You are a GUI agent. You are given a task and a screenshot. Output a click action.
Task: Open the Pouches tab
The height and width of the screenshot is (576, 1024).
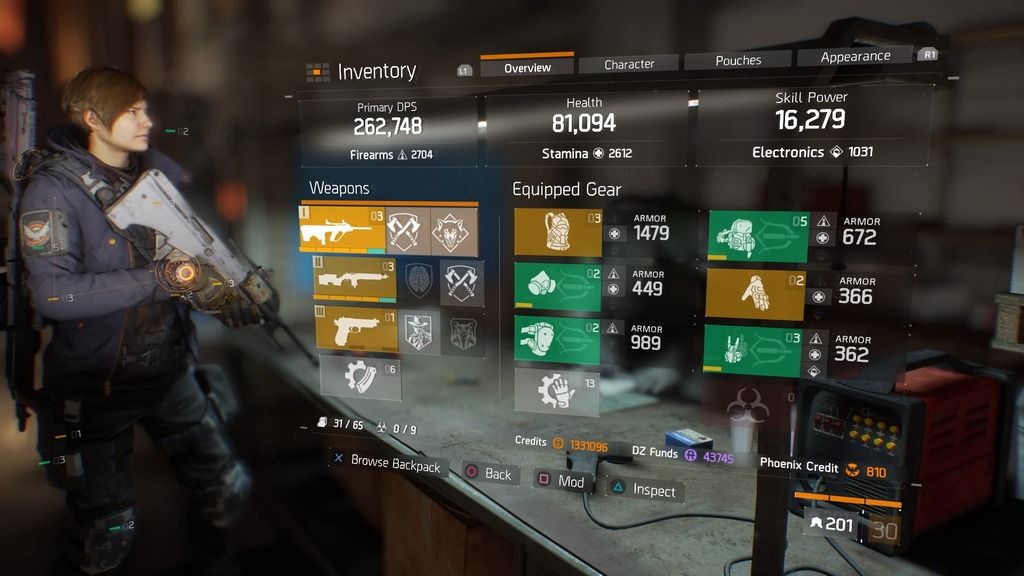(738, 60)
